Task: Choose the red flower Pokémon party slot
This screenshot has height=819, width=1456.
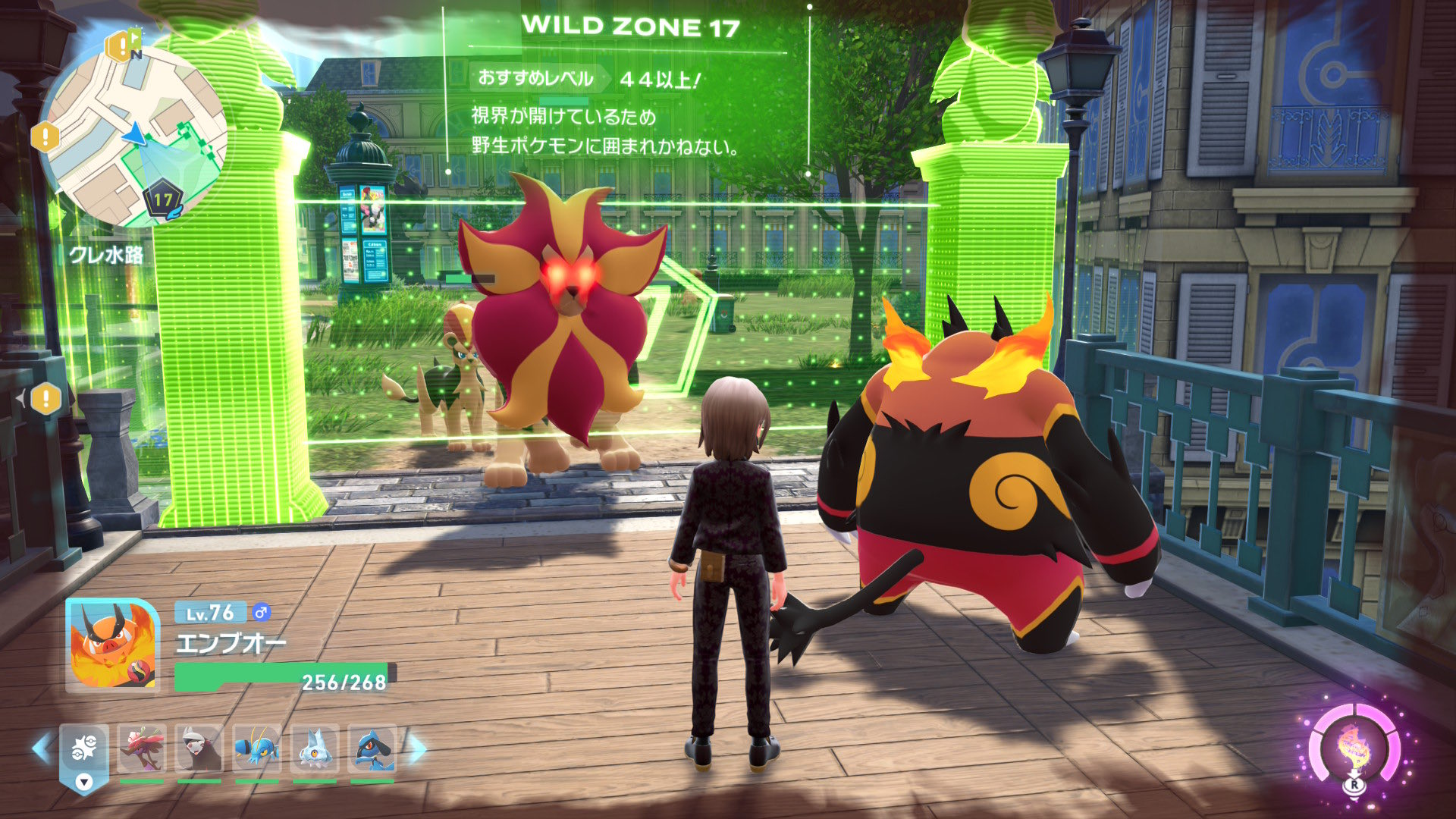Action: click(x=142, y=748)
